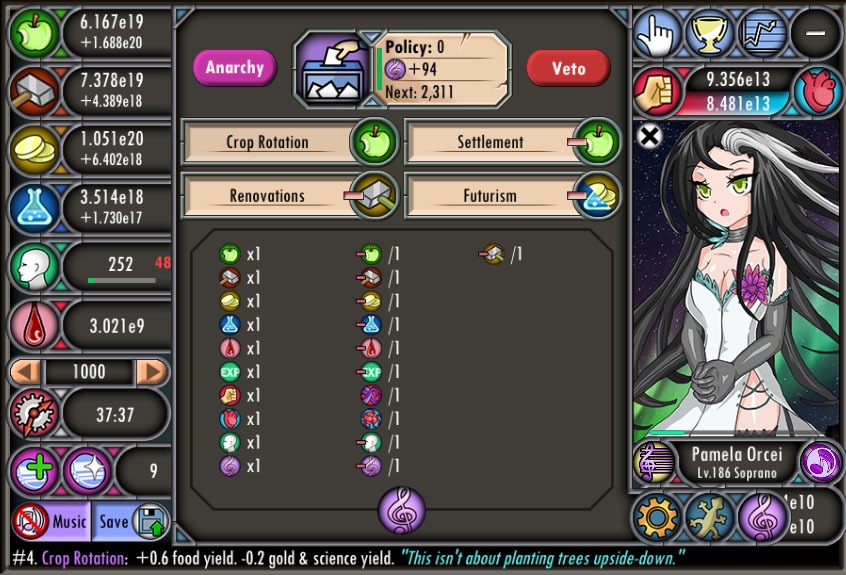Choose the Futurism policy

tap(490, 196)
